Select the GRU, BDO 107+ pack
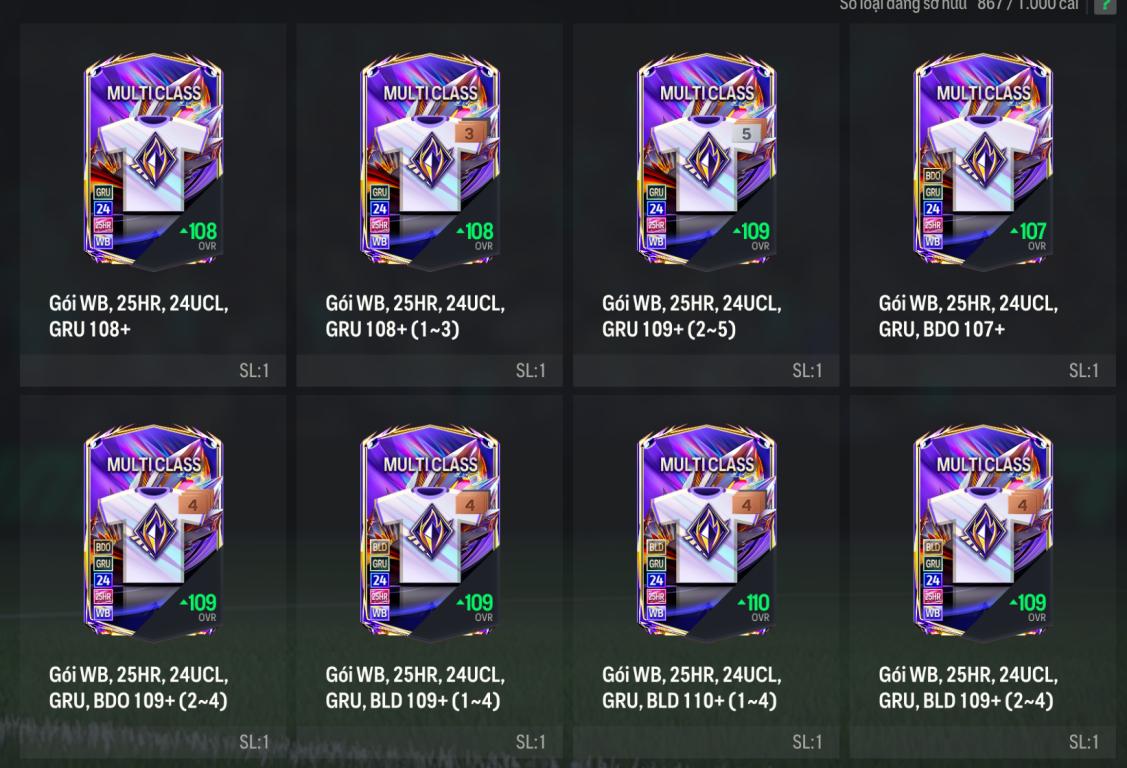The image size is (1127, 768). (982, 160)
